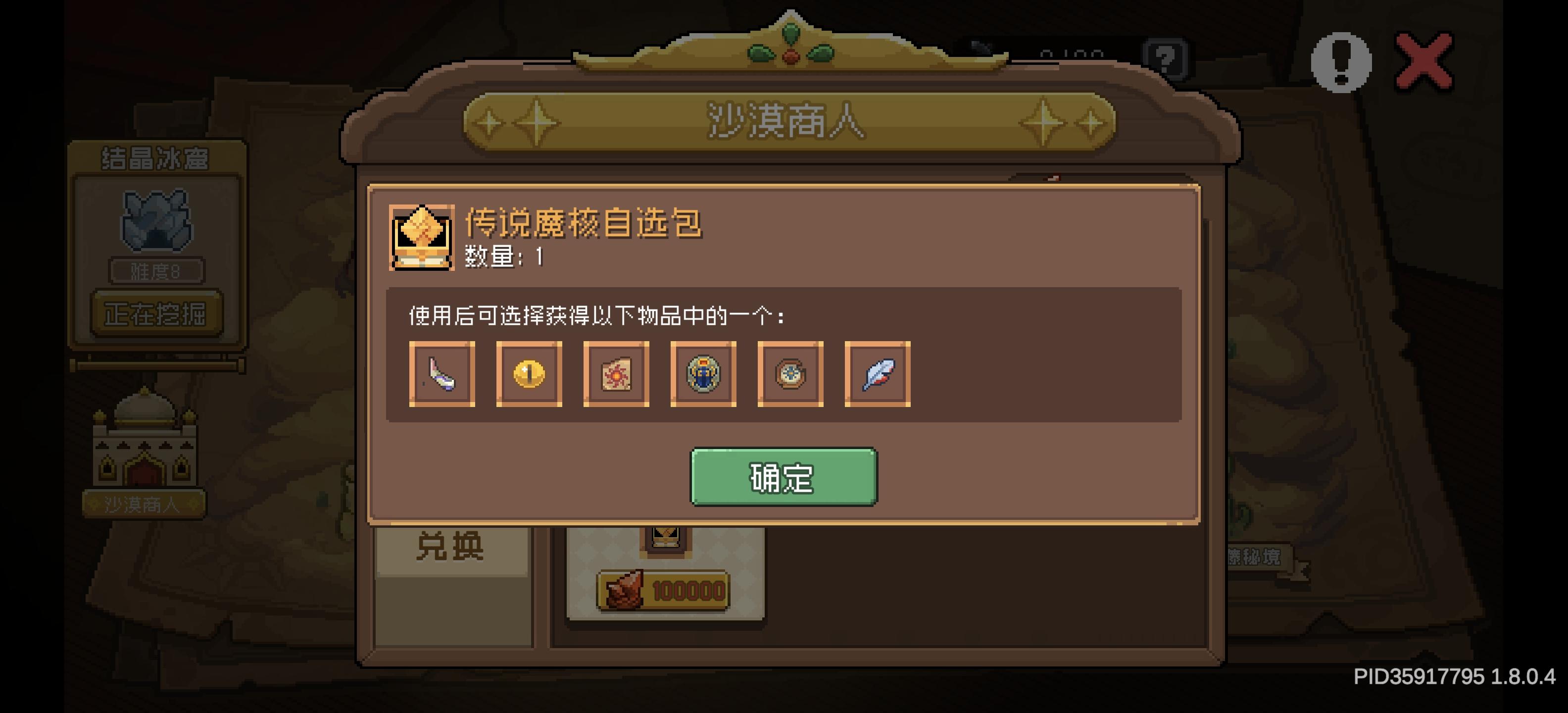The width and height of the screenshot is (1568, 713).
Task: Select the 沙漠商人 location label
Action: [x=145, y=503]
